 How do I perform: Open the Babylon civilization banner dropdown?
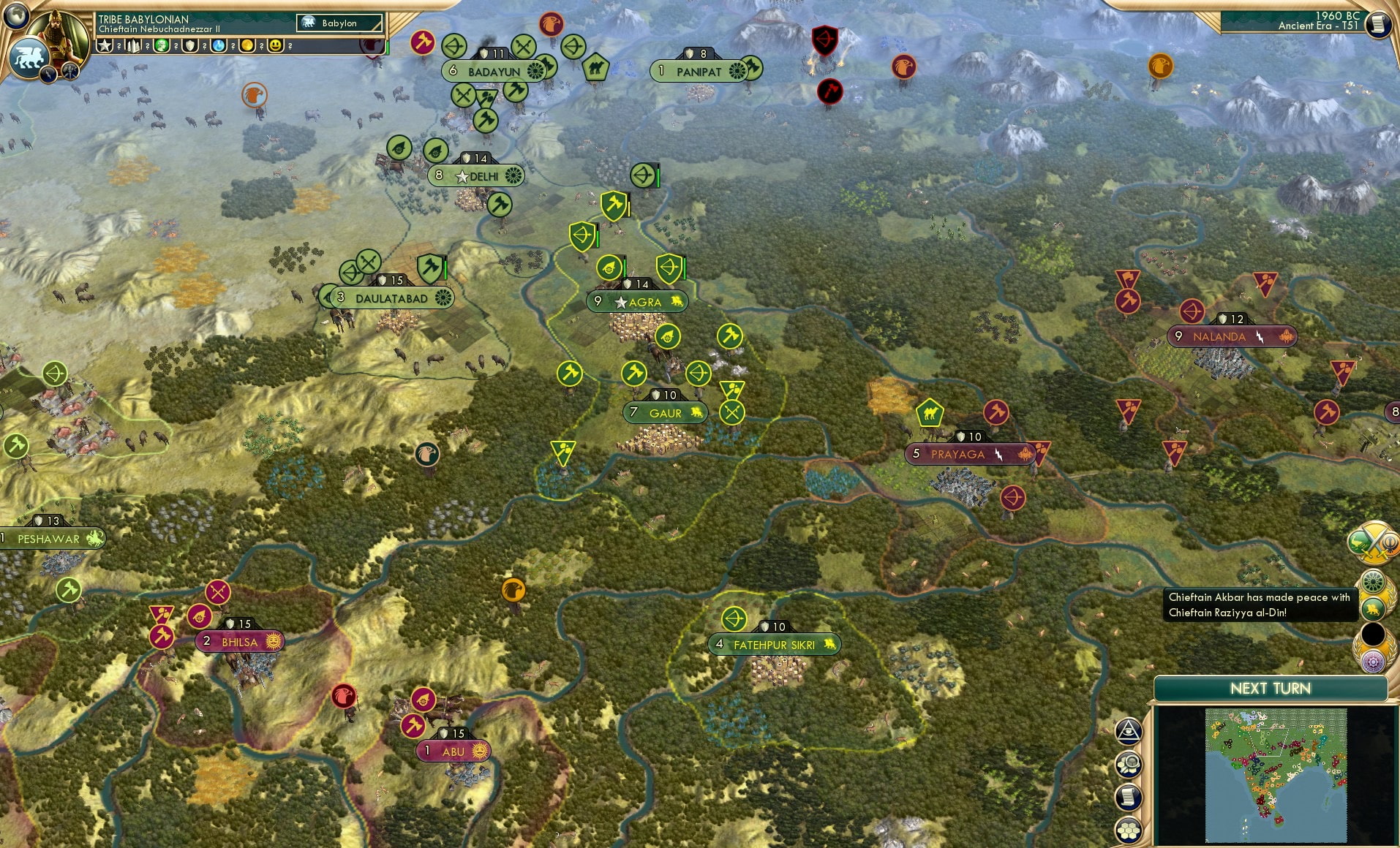point(338,23)
